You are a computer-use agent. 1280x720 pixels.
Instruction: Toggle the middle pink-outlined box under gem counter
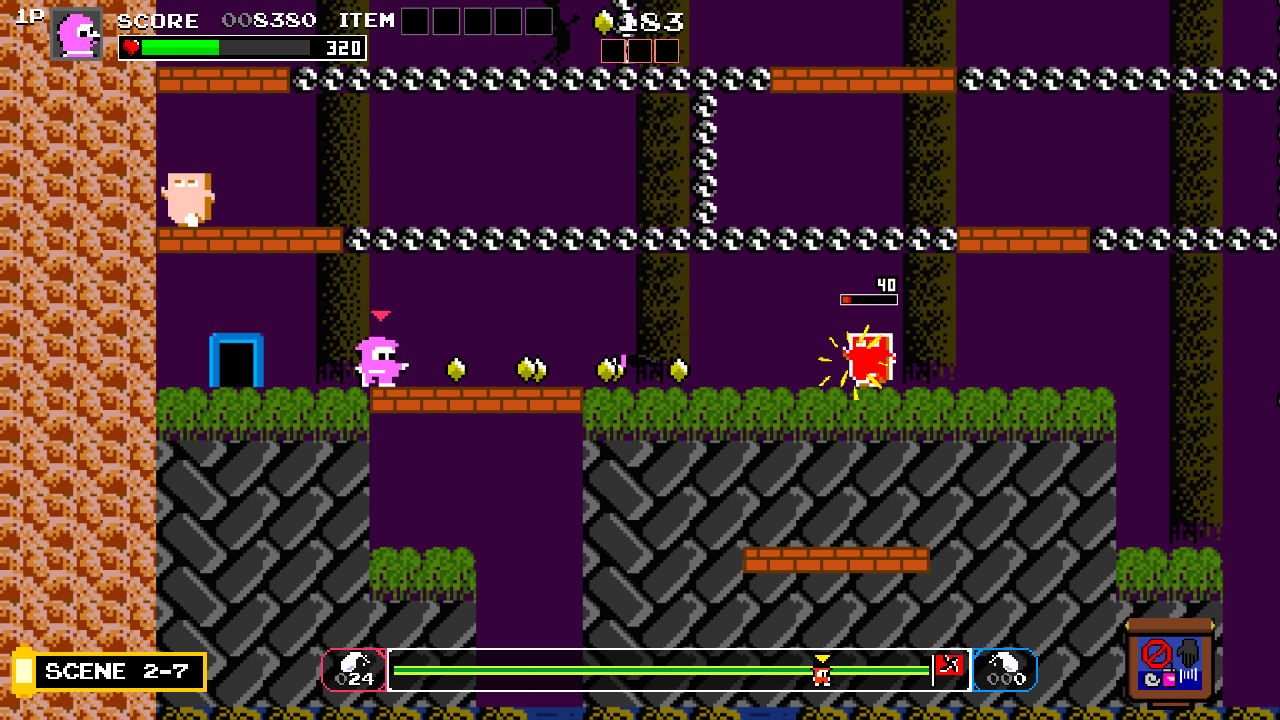click(640, 51)
